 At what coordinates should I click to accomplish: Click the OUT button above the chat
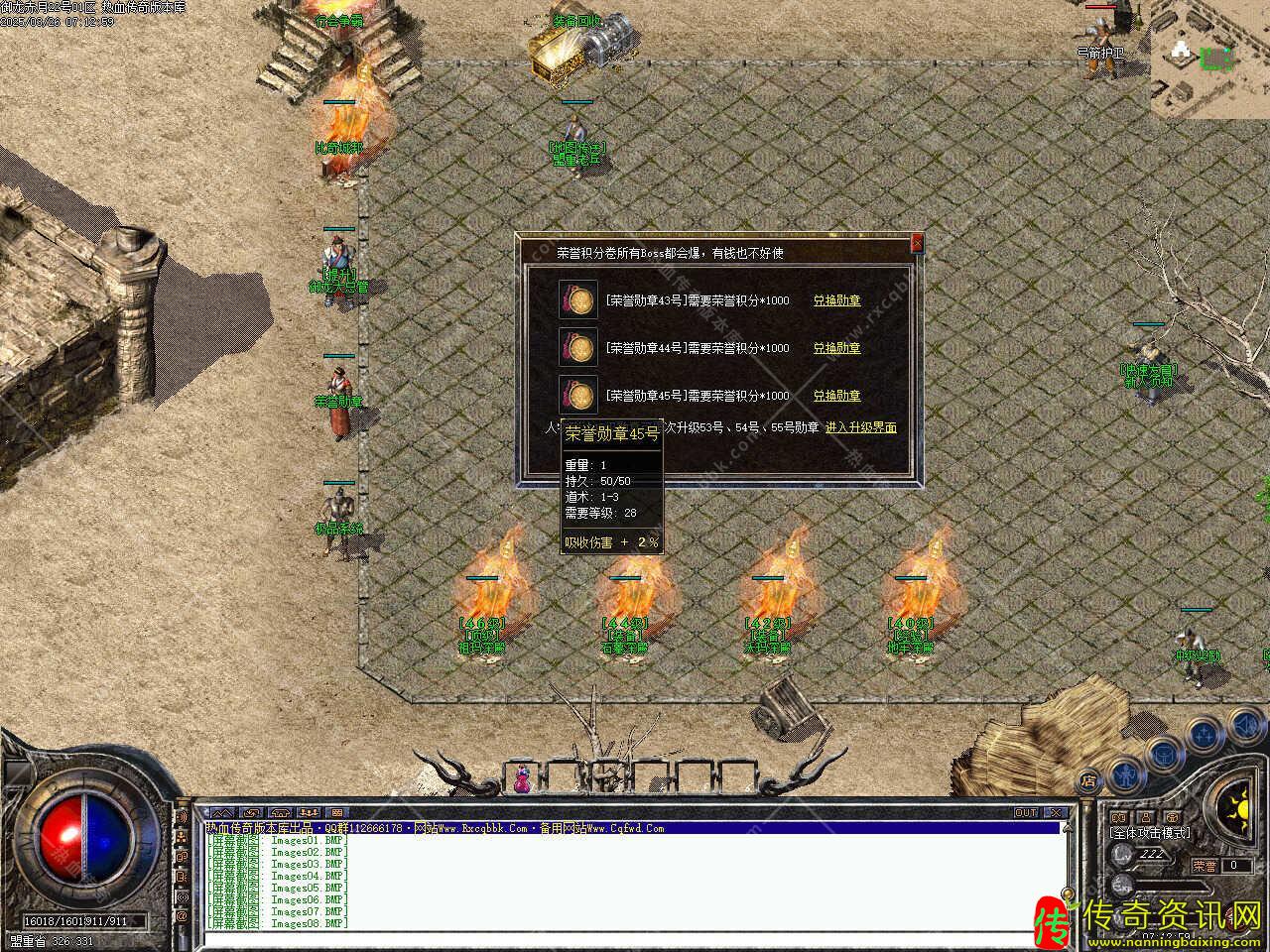[1026, 813]
